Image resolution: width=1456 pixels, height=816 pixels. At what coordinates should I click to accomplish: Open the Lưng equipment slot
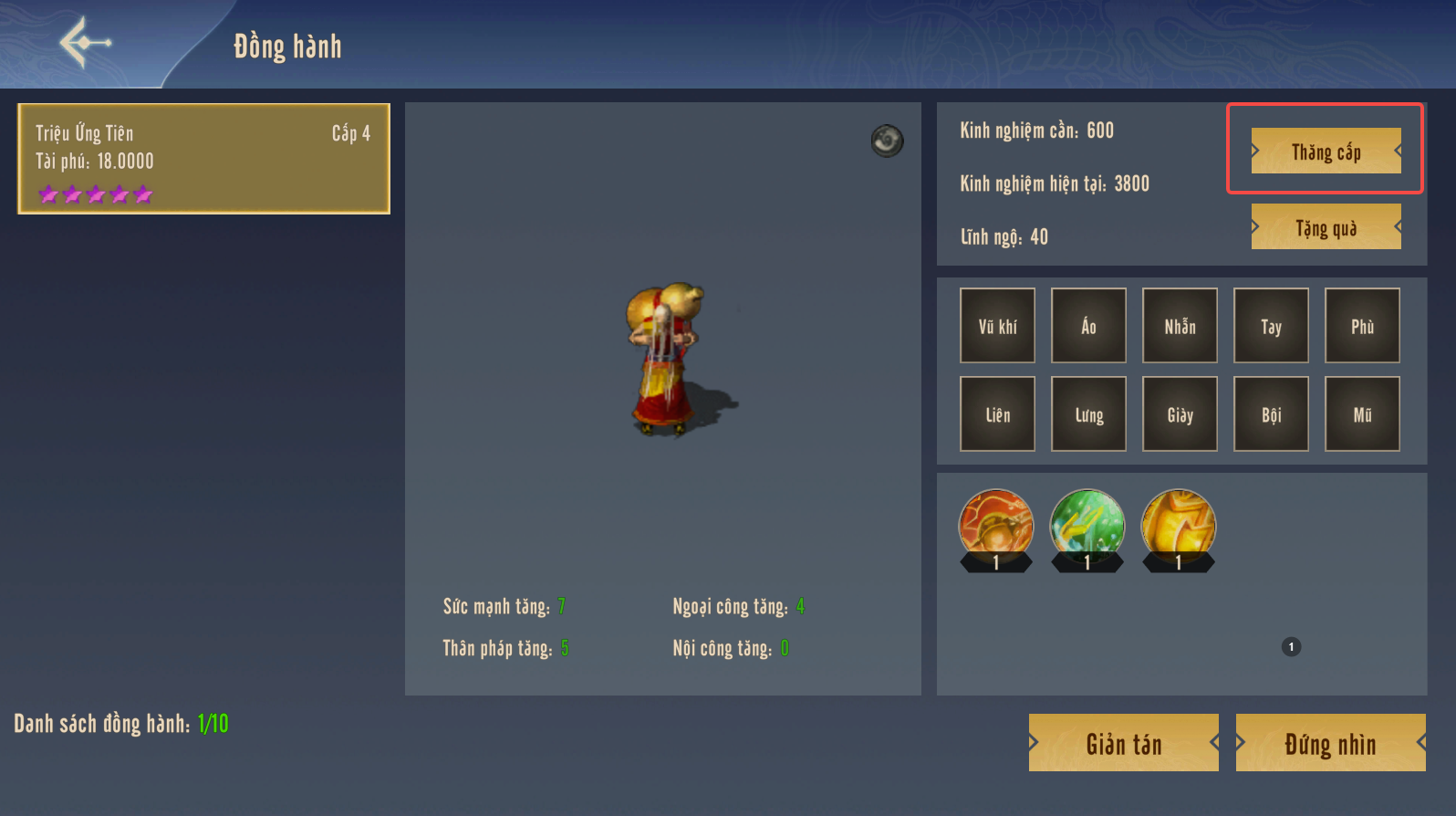pyautogui.click(x=1088, y=414)
